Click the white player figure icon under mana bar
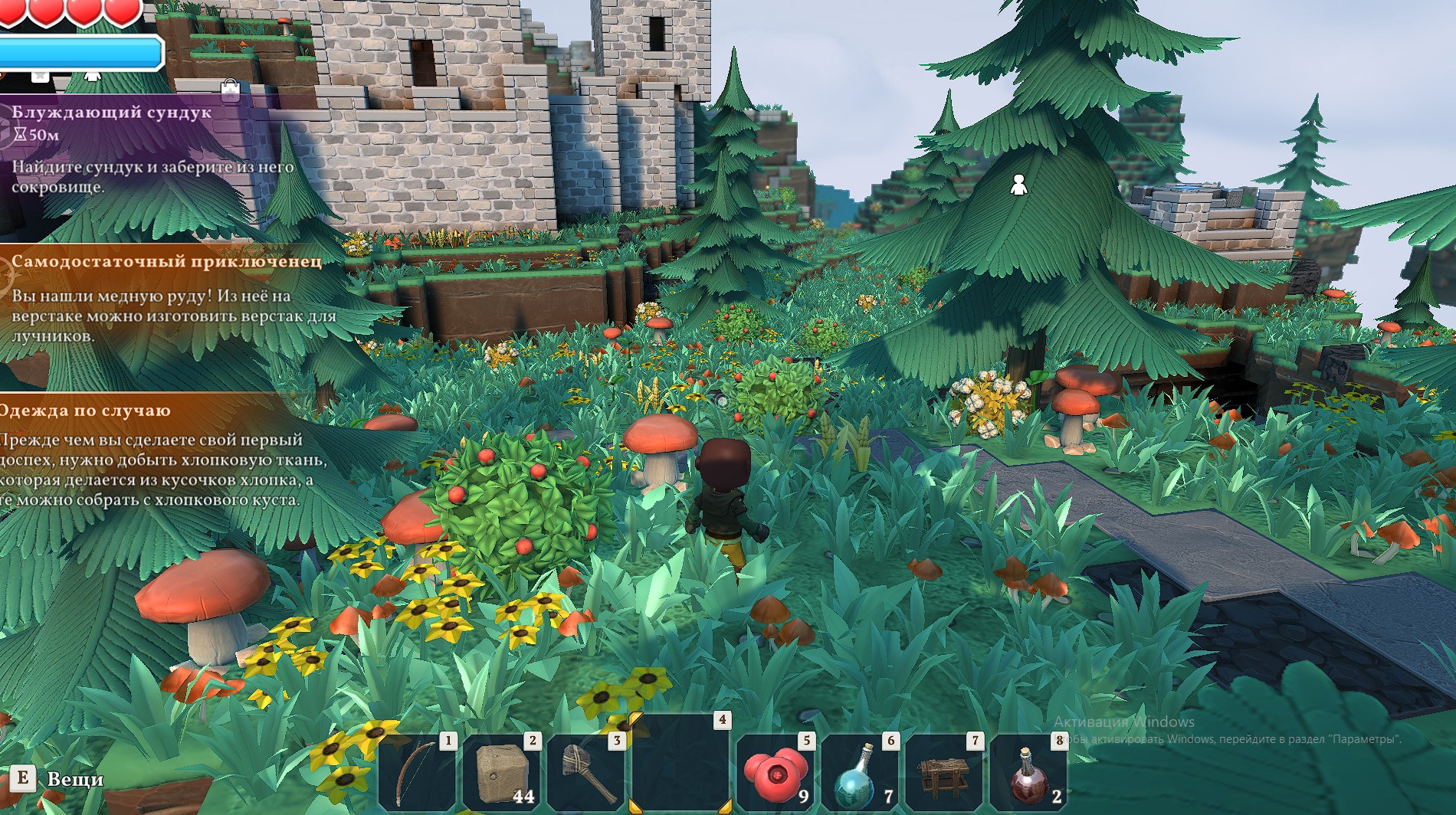 [x=92, y=75]
